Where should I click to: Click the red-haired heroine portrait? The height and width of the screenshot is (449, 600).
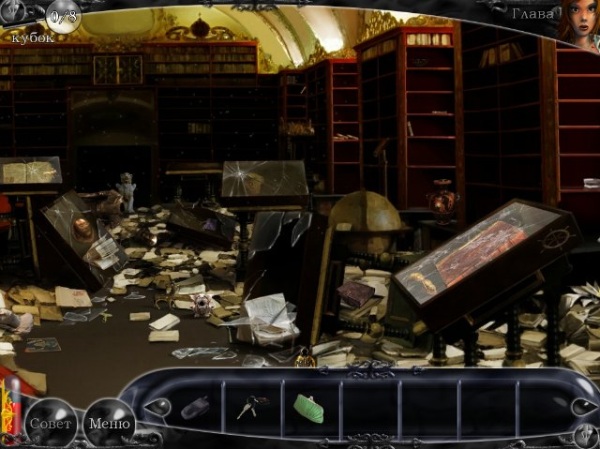pyautogui.click(x=580, y=20)
